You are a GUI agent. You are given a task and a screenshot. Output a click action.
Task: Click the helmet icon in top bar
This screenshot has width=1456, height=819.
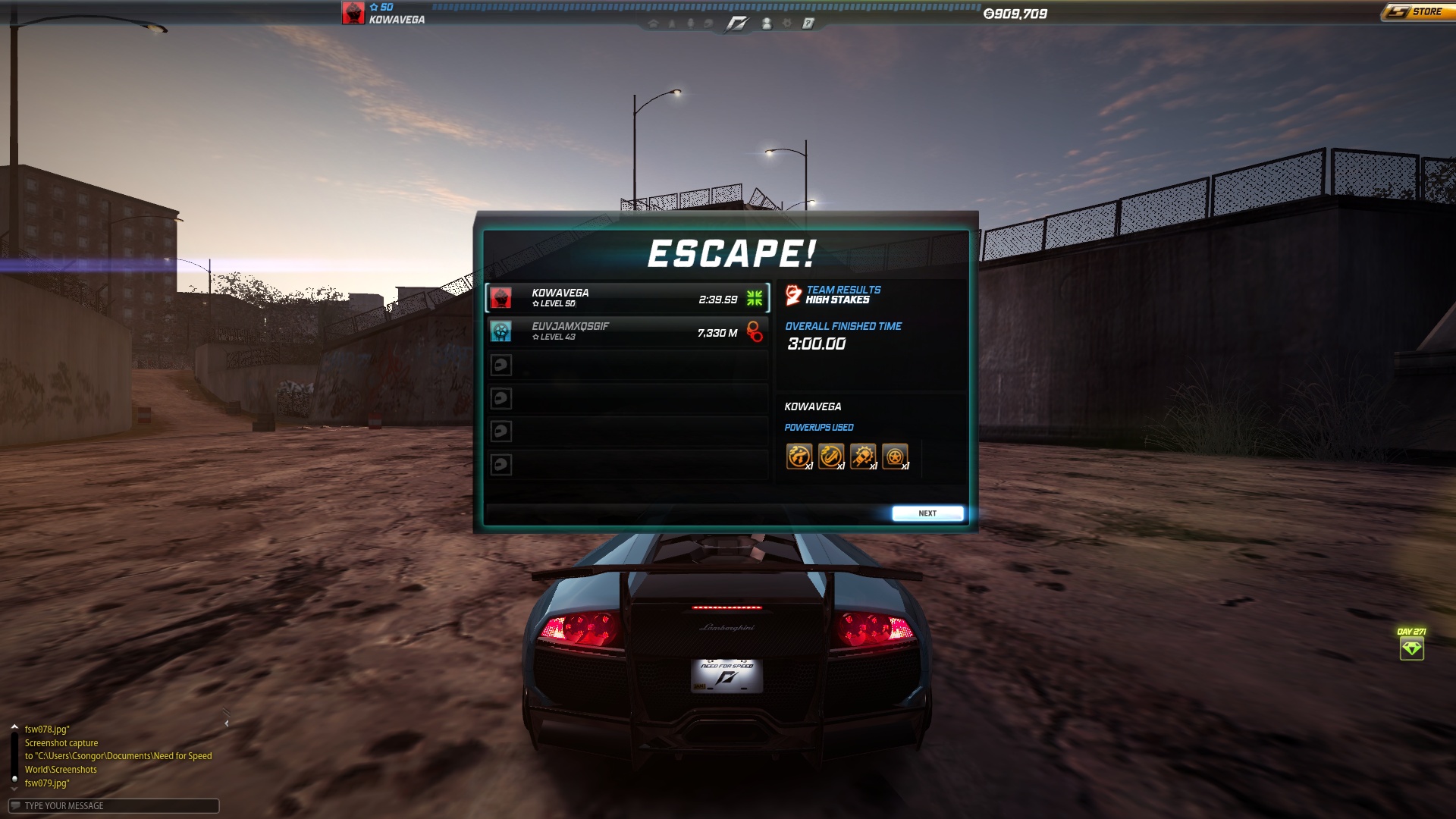[708, 24]
